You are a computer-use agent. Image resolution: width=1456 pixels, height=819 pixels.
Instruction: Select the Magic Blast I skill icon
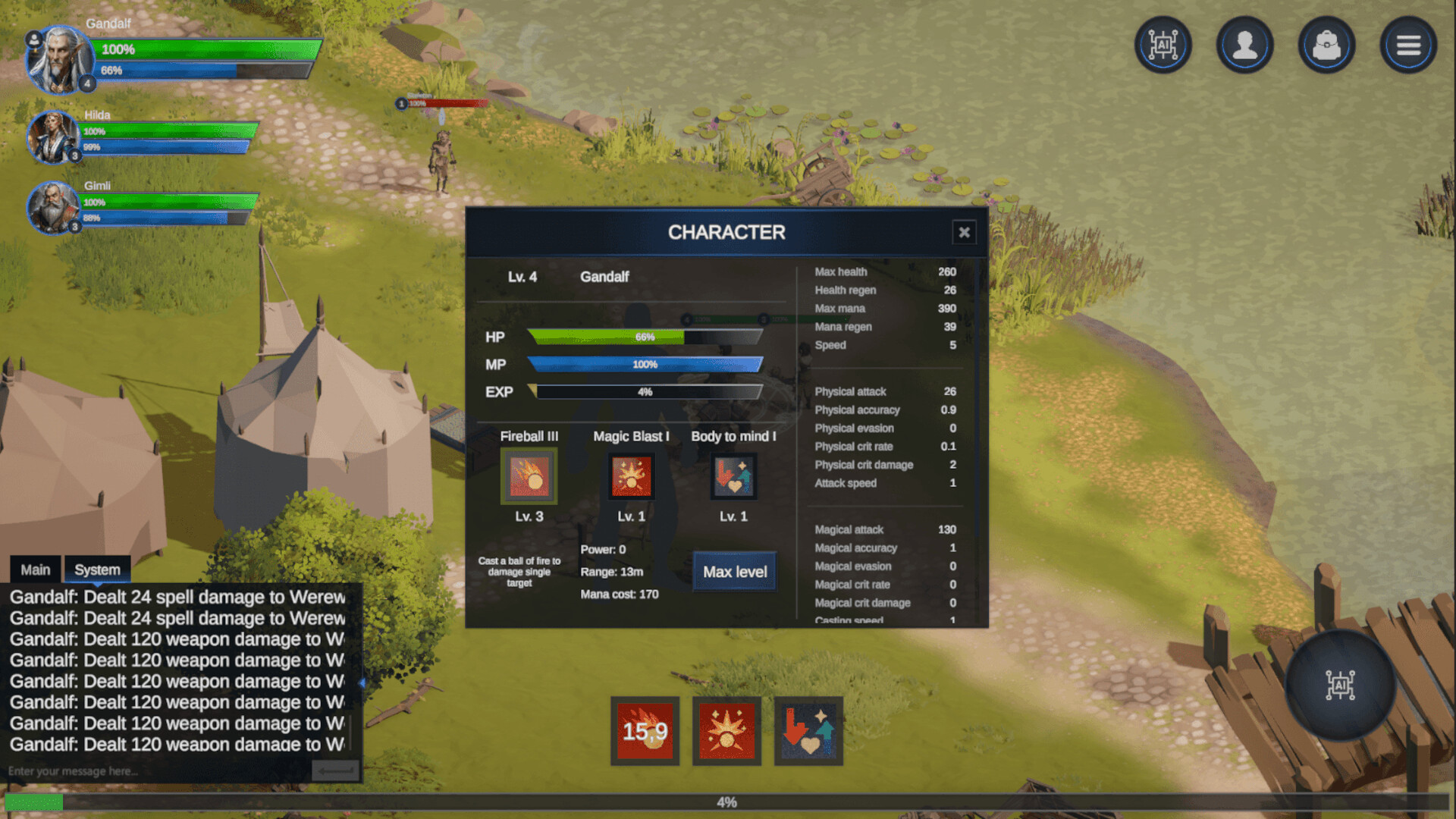click(x=632, y=476)
